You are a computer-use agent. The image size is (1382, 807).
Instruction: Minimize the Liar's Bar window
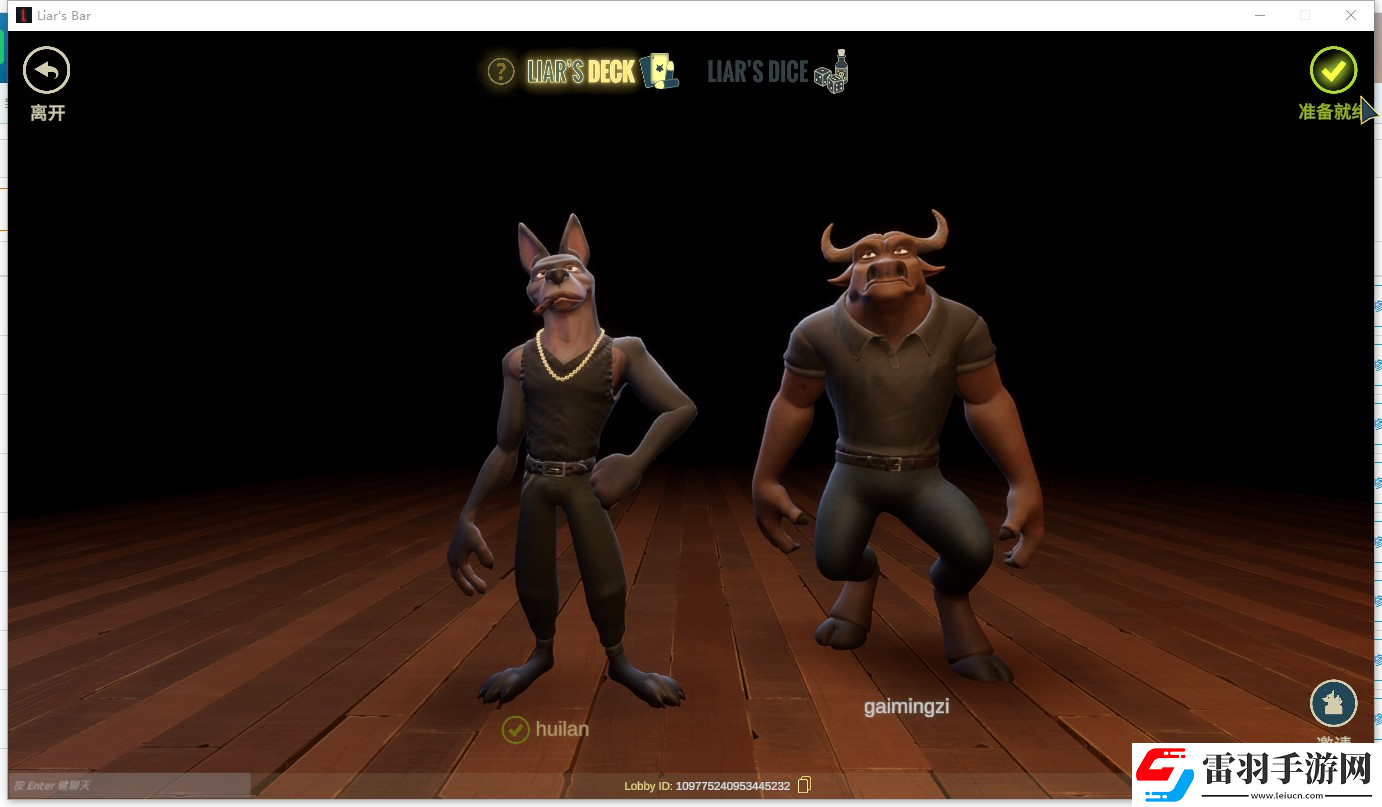coord(1258,15)
